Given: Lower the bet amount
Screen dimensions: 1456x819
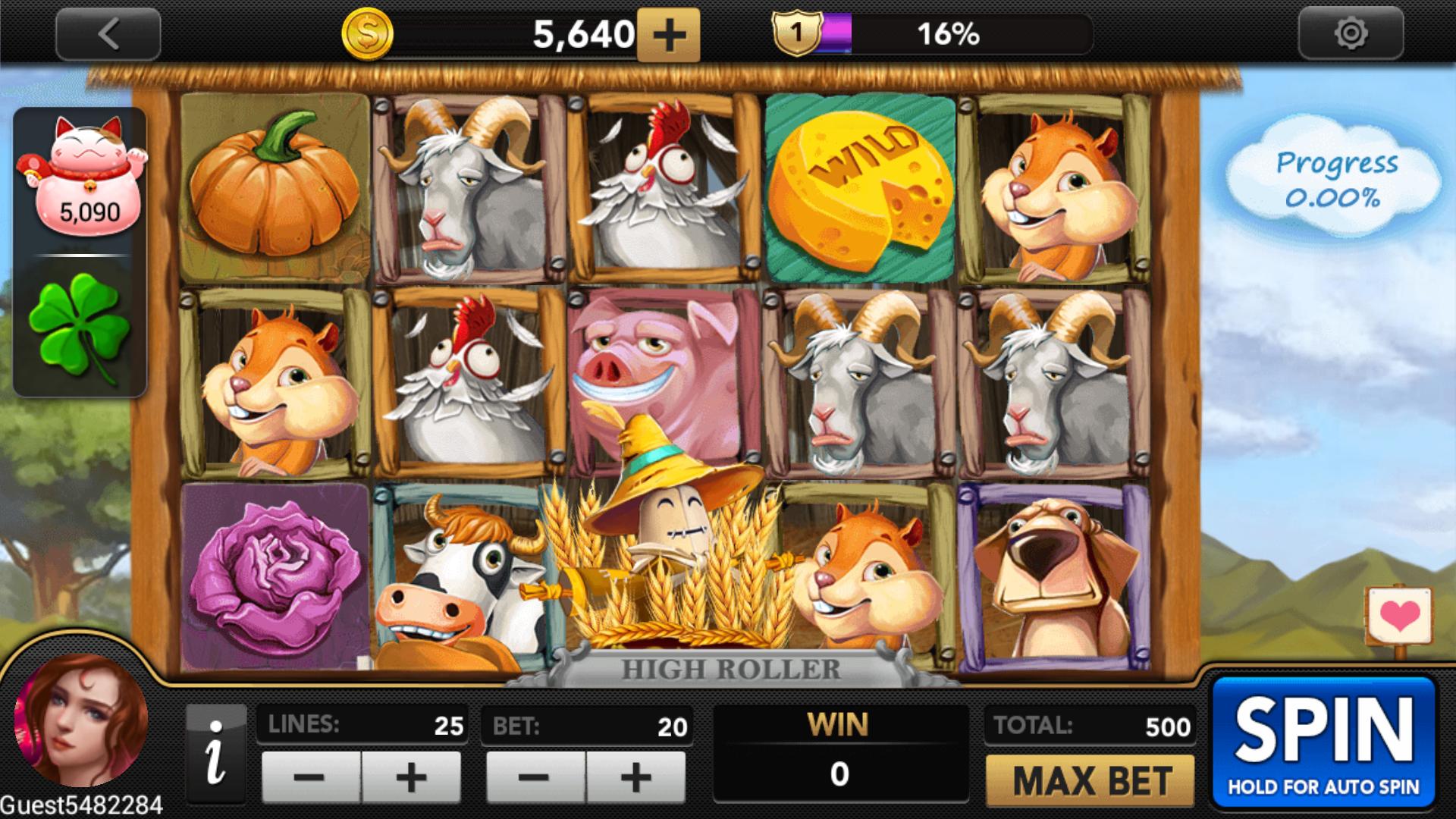Looking at the screenshot, I should coord(535,777).
